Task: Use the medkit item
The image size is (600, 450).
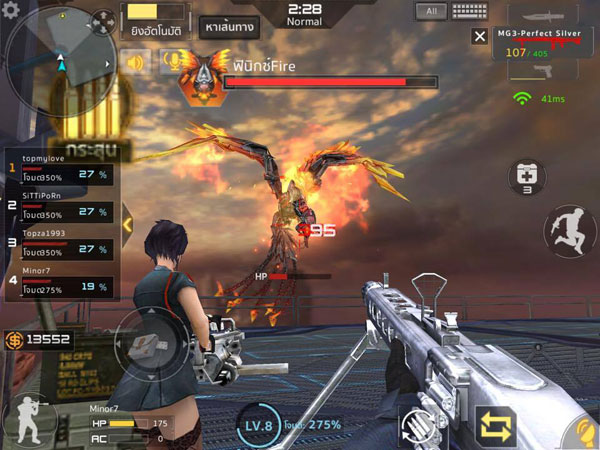Action: click(x=527, y=179)
